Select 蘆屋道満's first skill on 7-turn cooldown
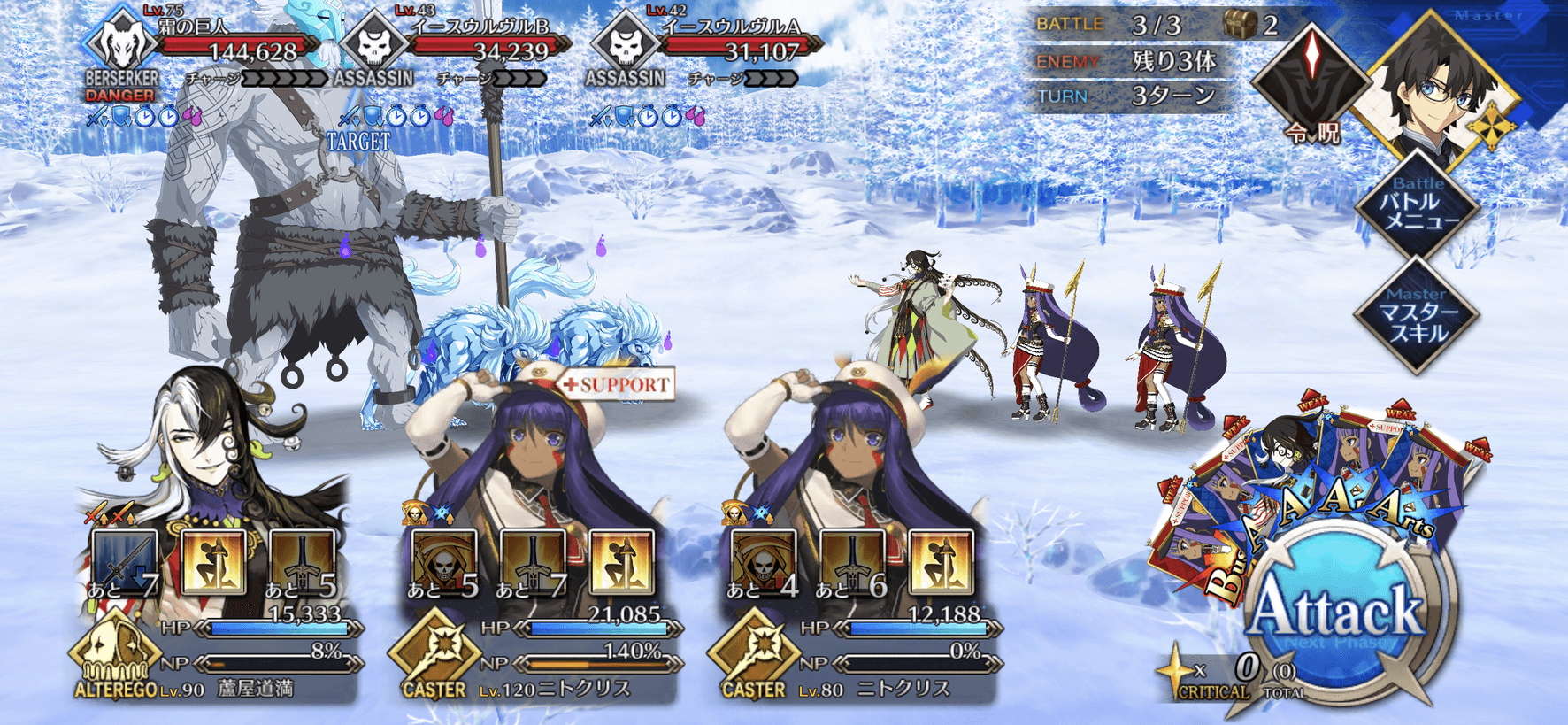The height and width of the screenshot is (725, 1568). [x=125, y=563]
